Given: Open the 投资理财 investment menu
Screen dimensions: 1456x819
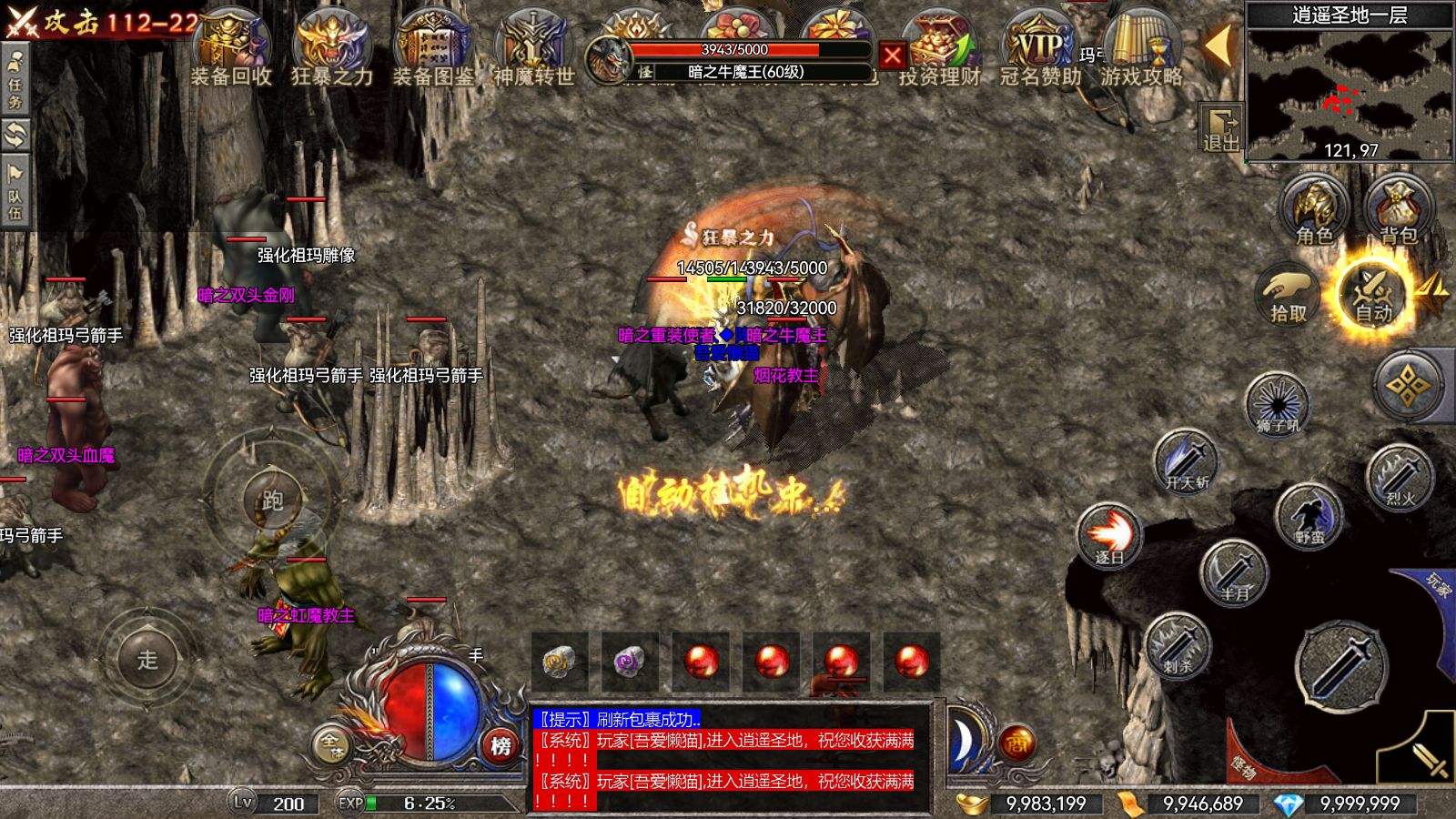Looking at the screenshot, I should 938,50.
